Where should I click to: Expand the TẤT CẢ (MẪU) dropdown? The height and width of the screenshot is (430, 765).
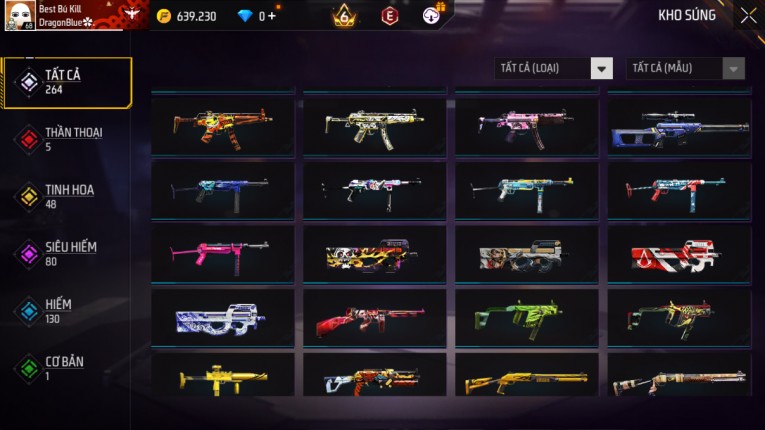click(x=685, y=68)
